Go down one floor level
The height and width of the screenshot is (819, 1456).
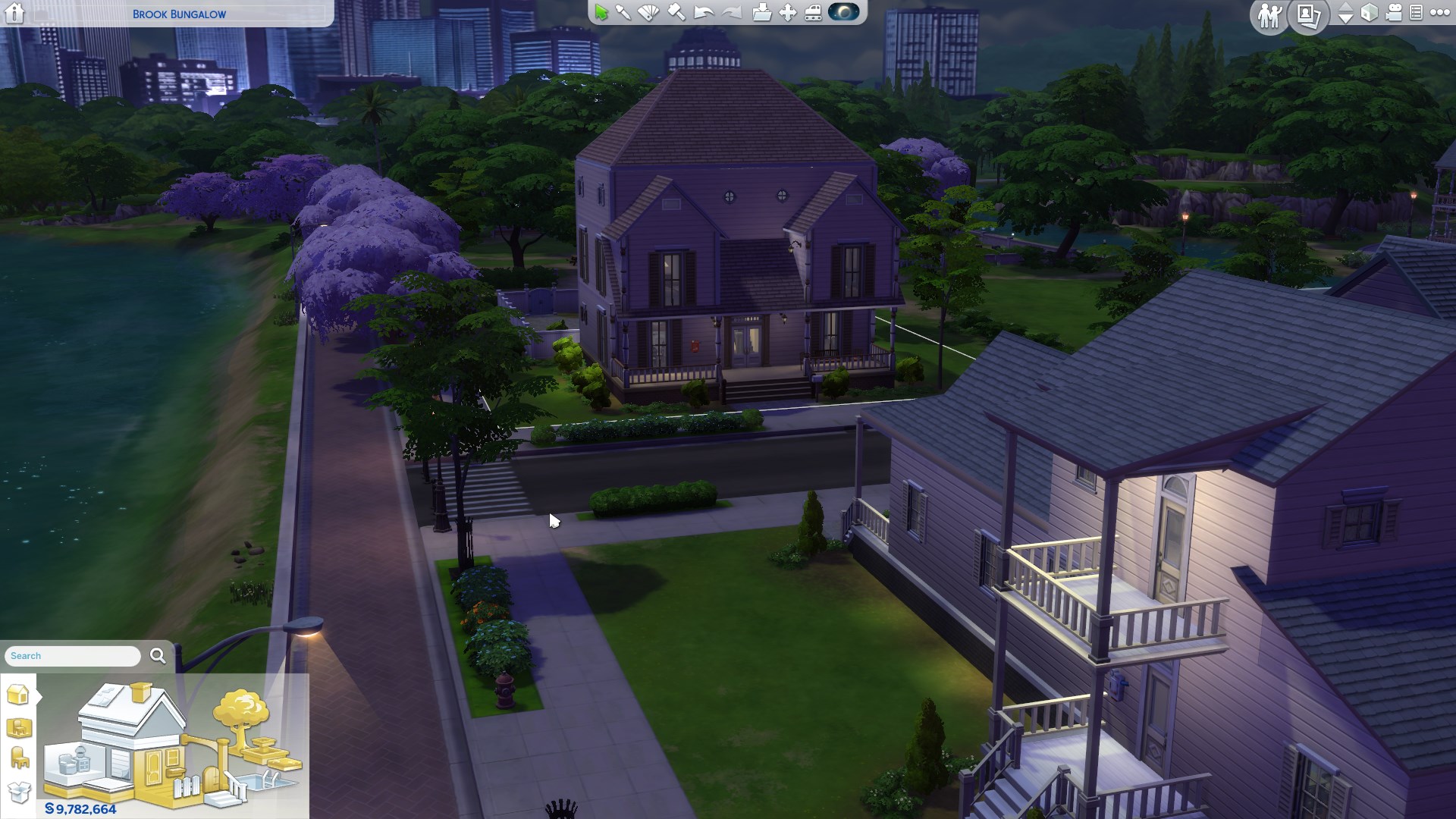click(x=1345, y=19)
